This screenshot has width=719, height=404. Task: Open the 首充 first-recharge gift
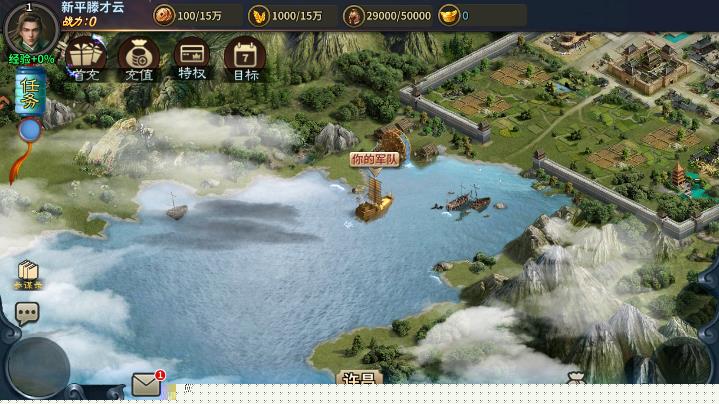point(86,58)
